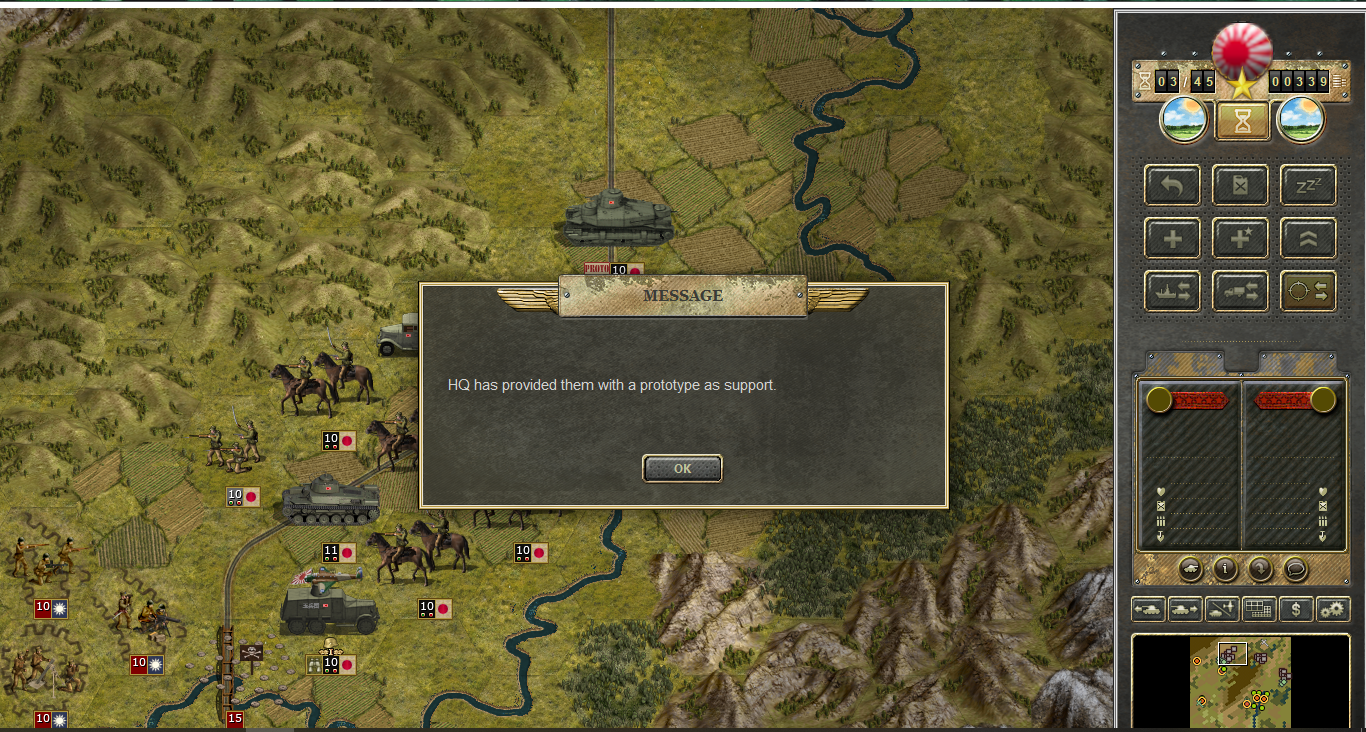Toggle the truck transport swap button

click(x=1240, y=291)
